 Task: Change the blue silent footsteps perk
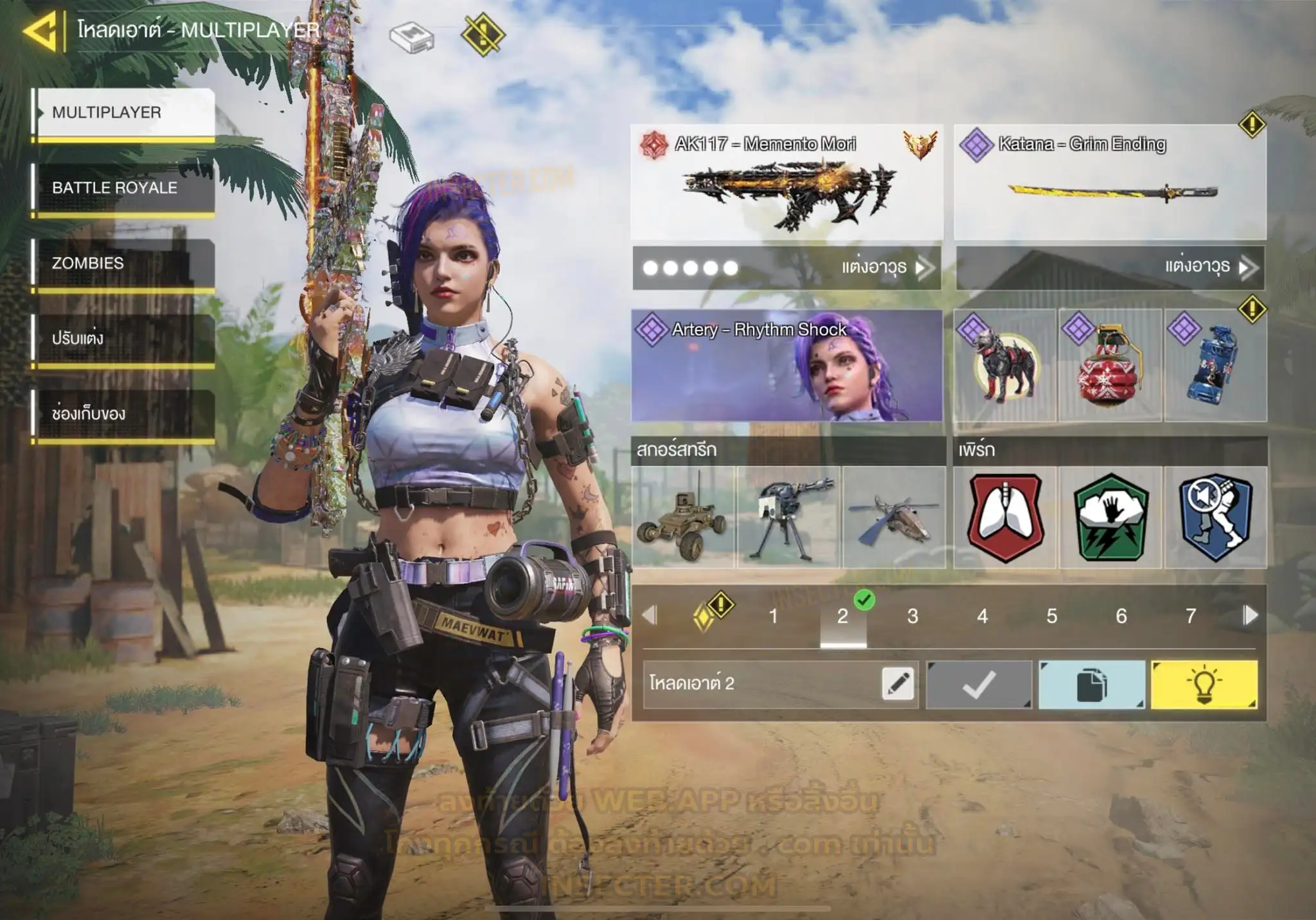pos(1215,518)
